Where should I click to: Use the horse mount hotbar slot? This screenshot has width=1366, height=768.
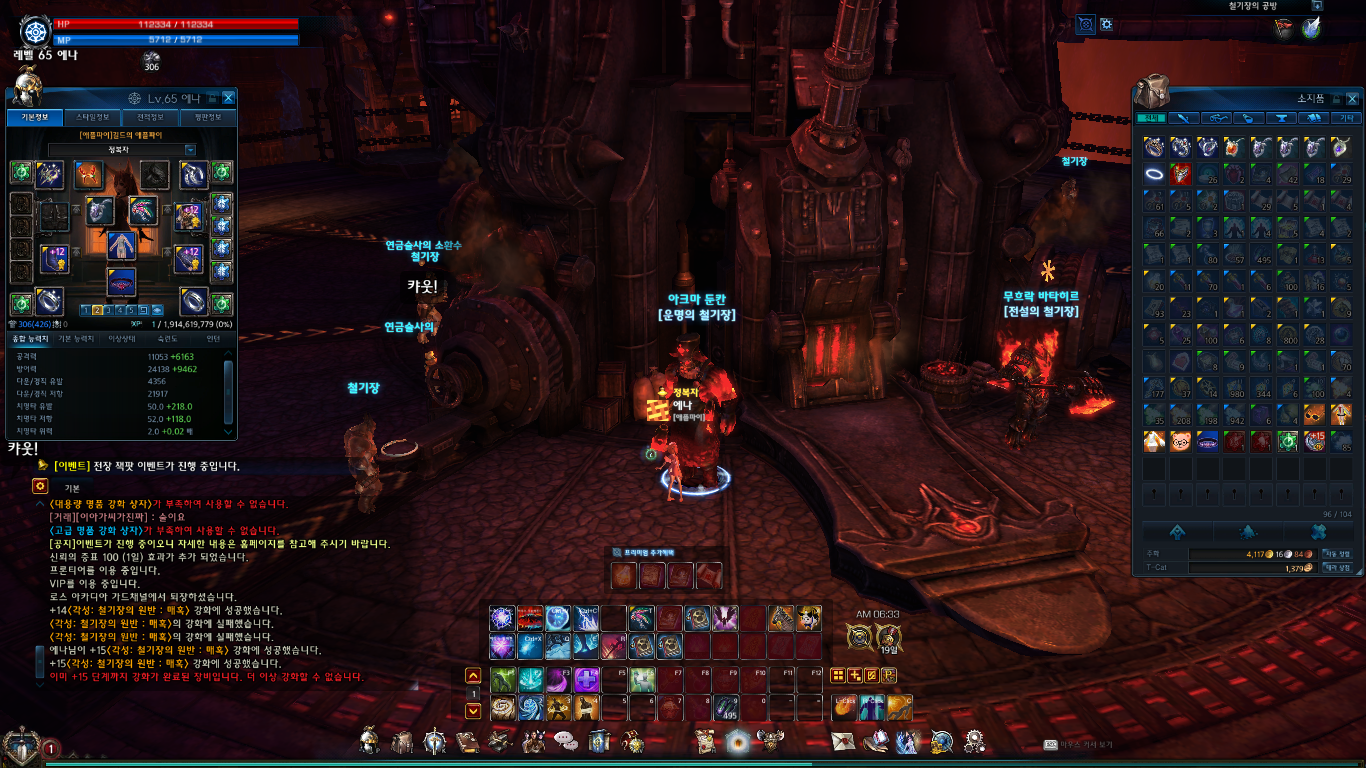781,619
